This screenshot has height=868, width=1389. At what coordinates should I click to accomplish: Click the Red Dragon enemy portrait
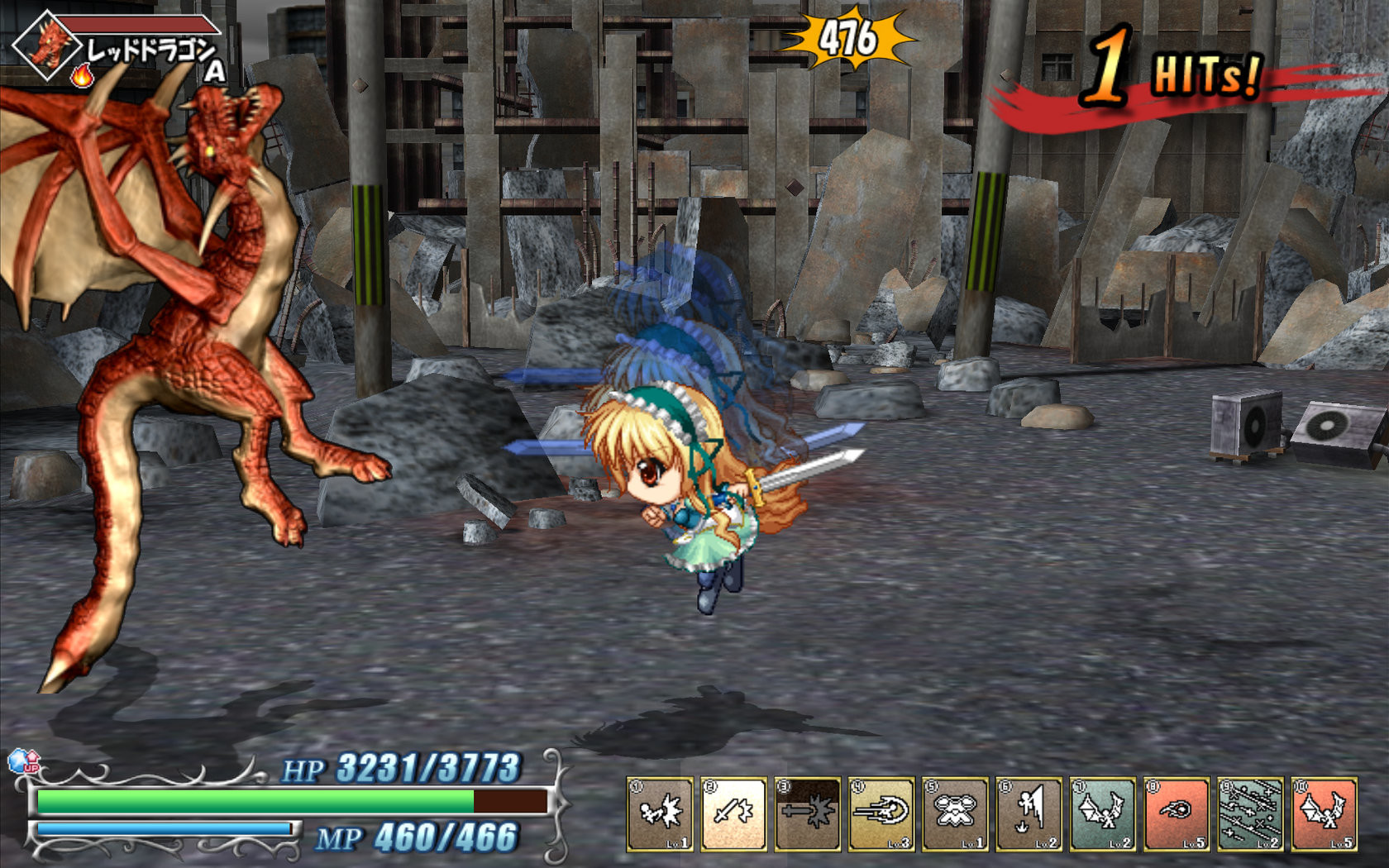point(48,45)
